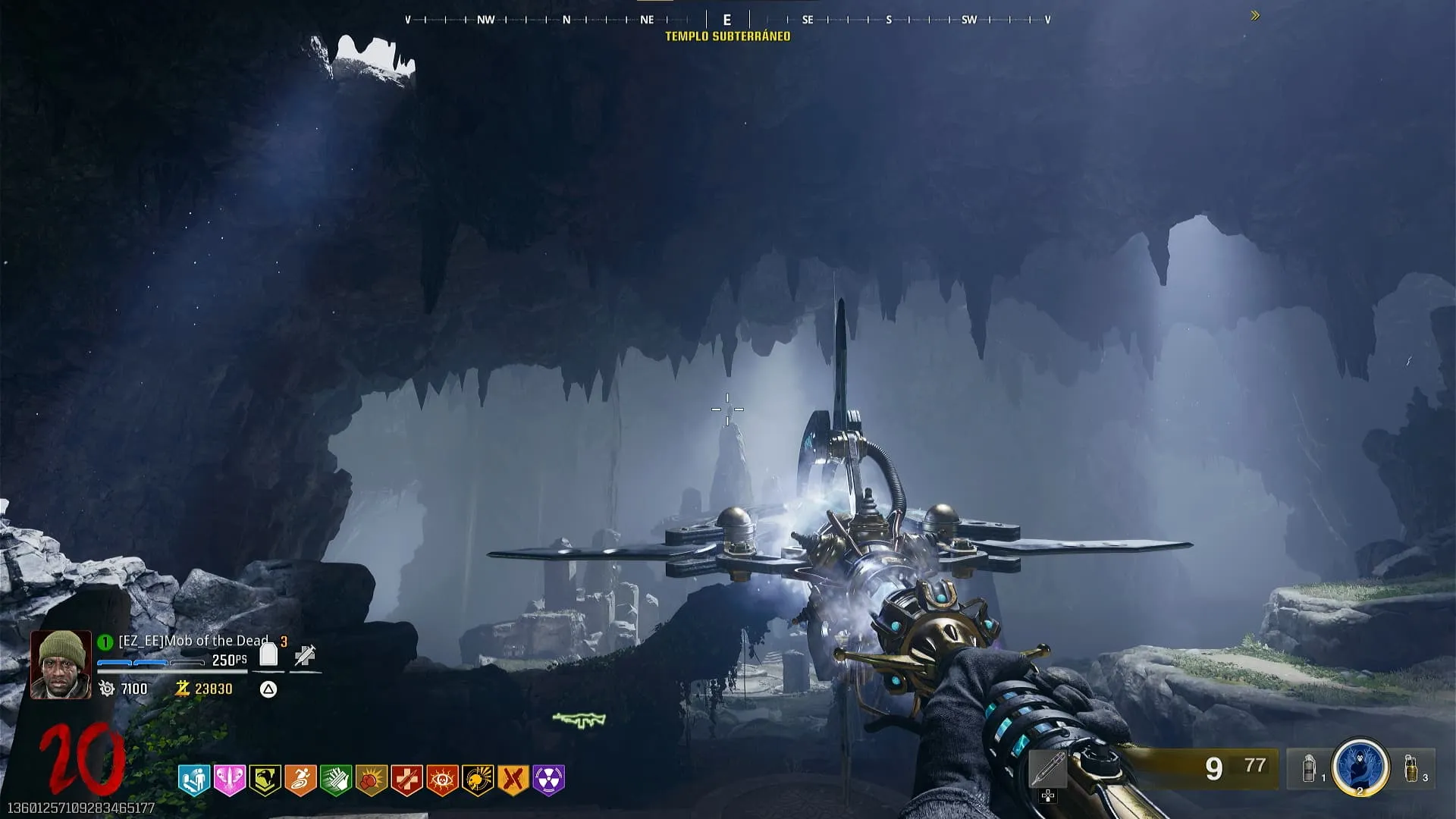Image resolution: width=1456 pixels, height=819 pixels.
Task: Click the yellow double-chevron indicator
Action: (1255, 15)
